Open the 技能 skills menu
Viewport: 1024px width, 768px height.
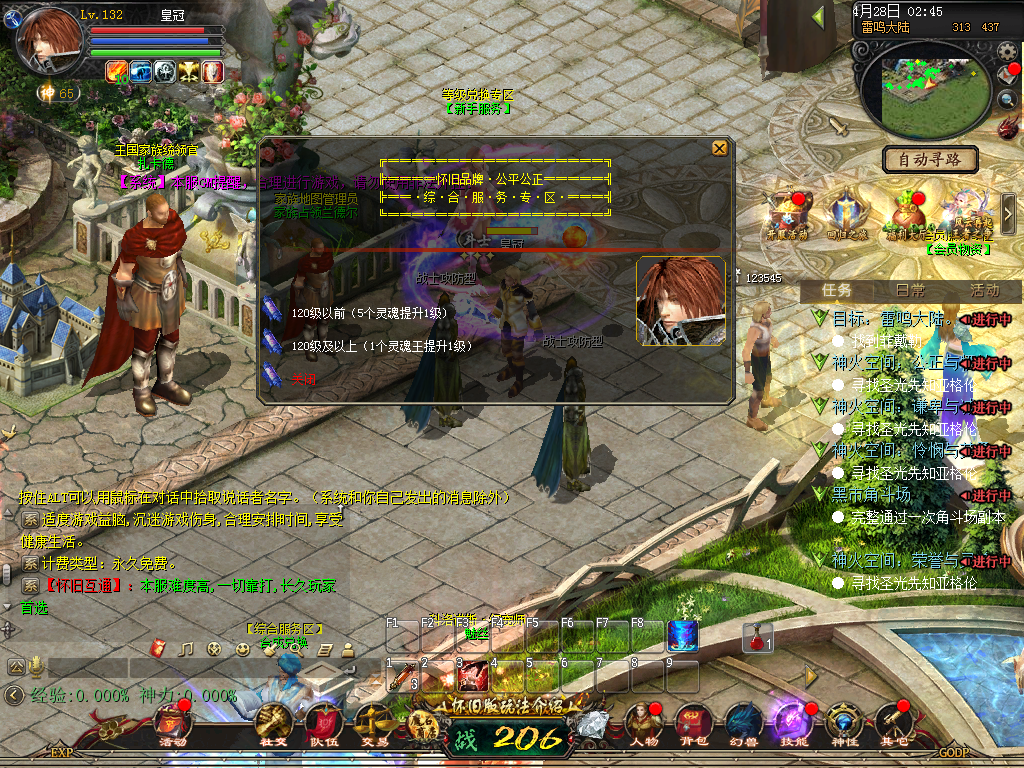click(x=793, y=724)
